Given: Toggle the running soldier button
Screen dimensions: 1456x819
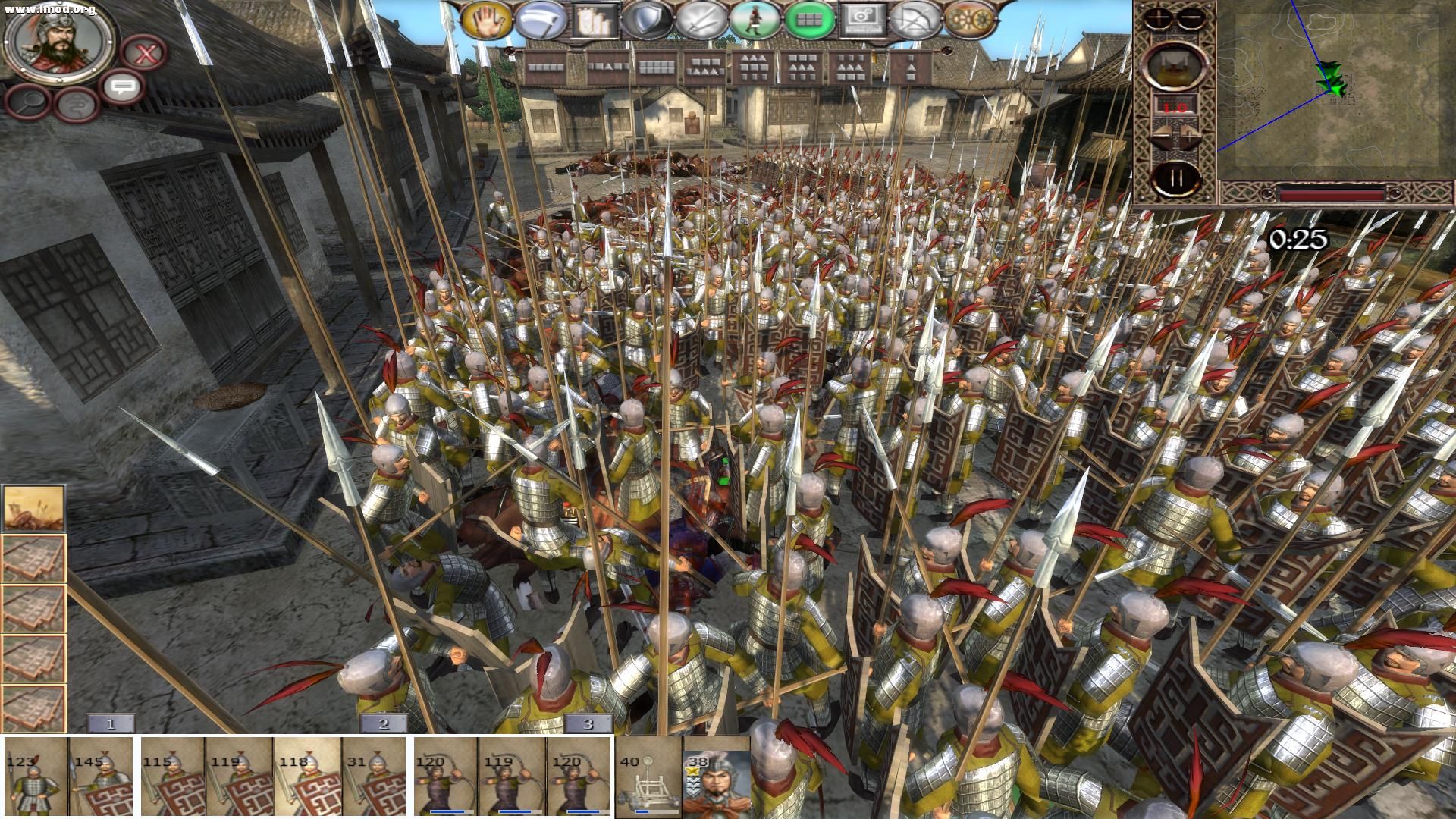Looking at the screenshot, I should 753,20.
